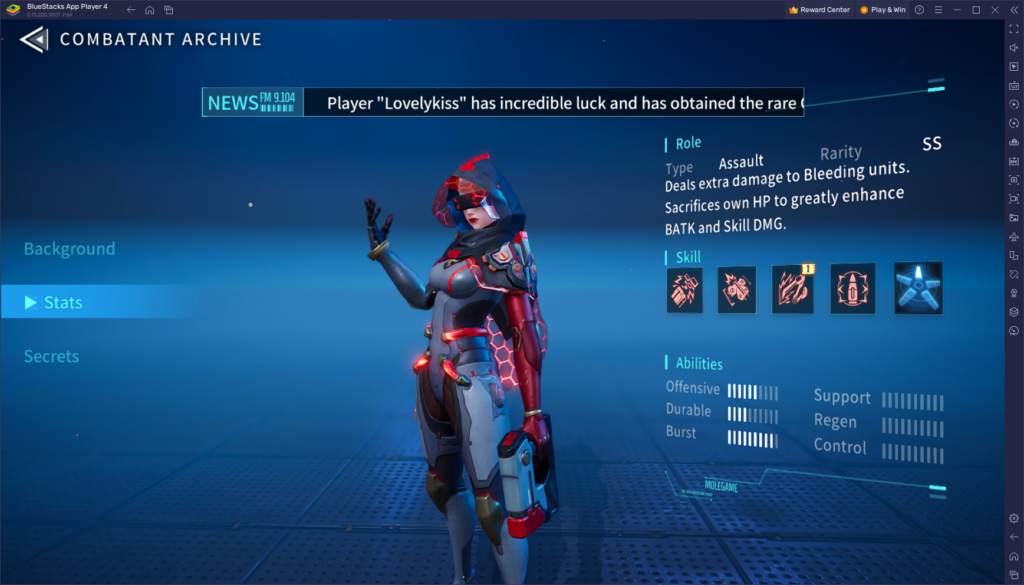Open BlueStacks Reward Center
The height and width of the screenshot is (585, 1024).
819,10
